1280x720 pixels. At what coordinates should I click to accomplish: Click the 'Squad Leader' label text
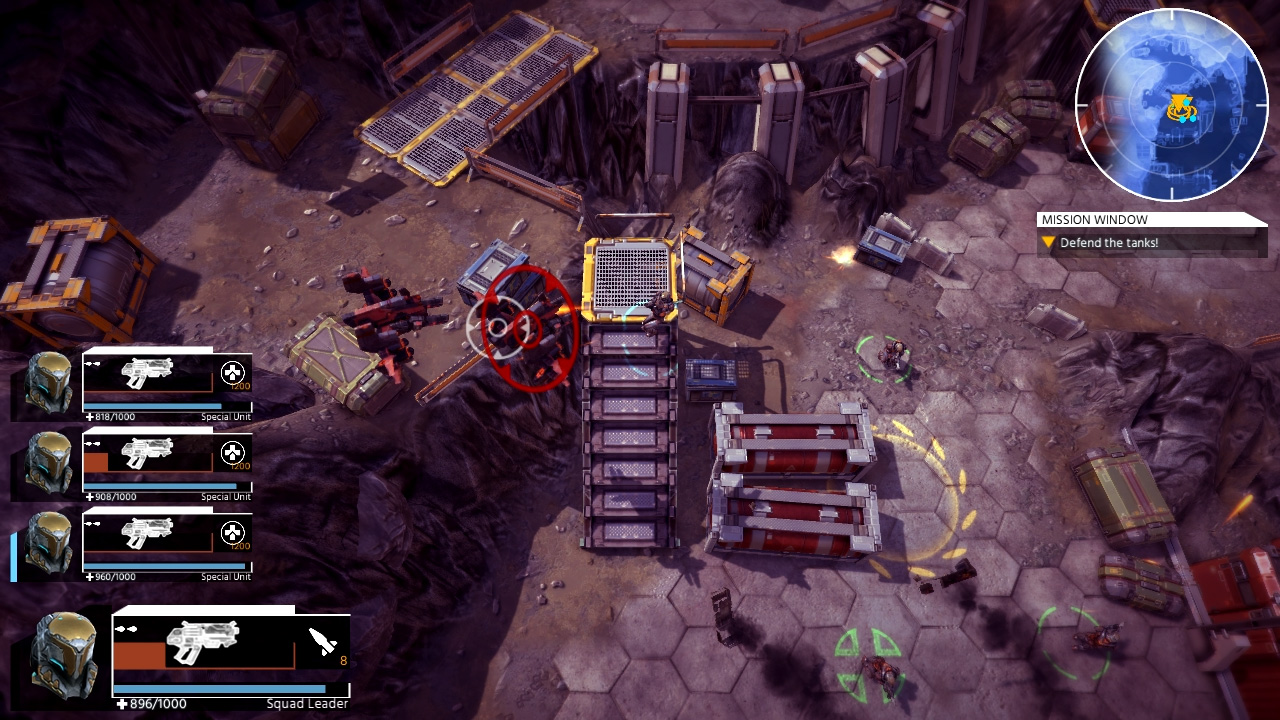pos(305,703)
